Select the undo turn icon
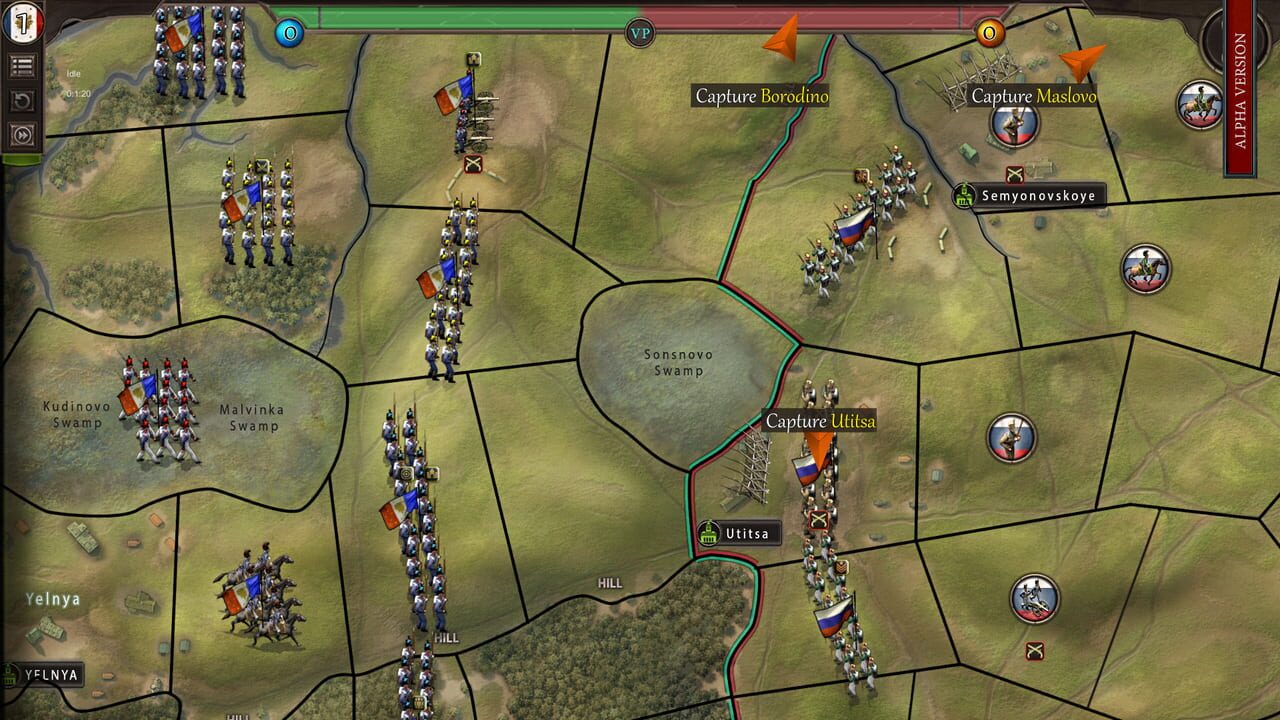1280x720 pixels. click(x=24, y=98)
